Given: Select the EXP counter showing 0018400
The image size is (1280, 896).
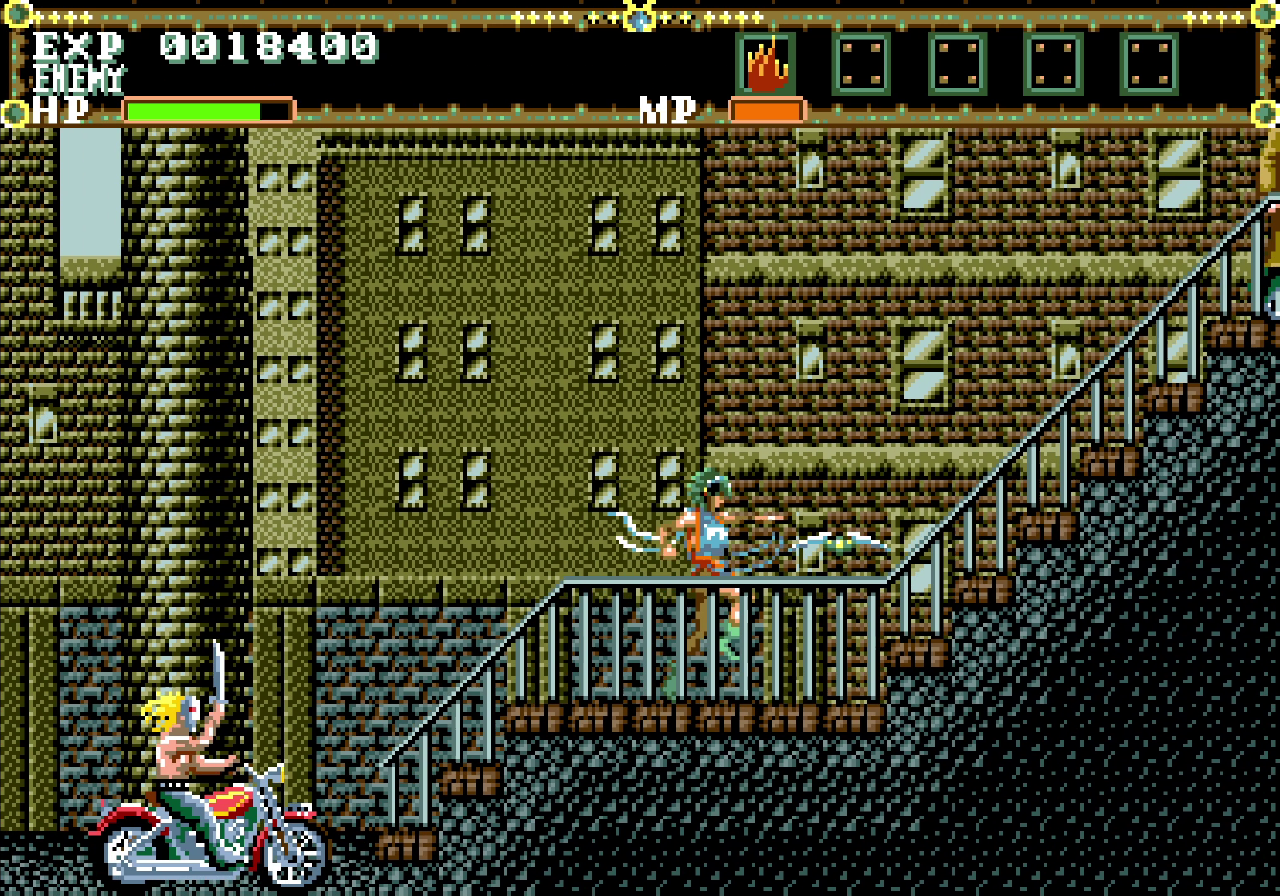Looking at the screenshot, I should (270, 48).
